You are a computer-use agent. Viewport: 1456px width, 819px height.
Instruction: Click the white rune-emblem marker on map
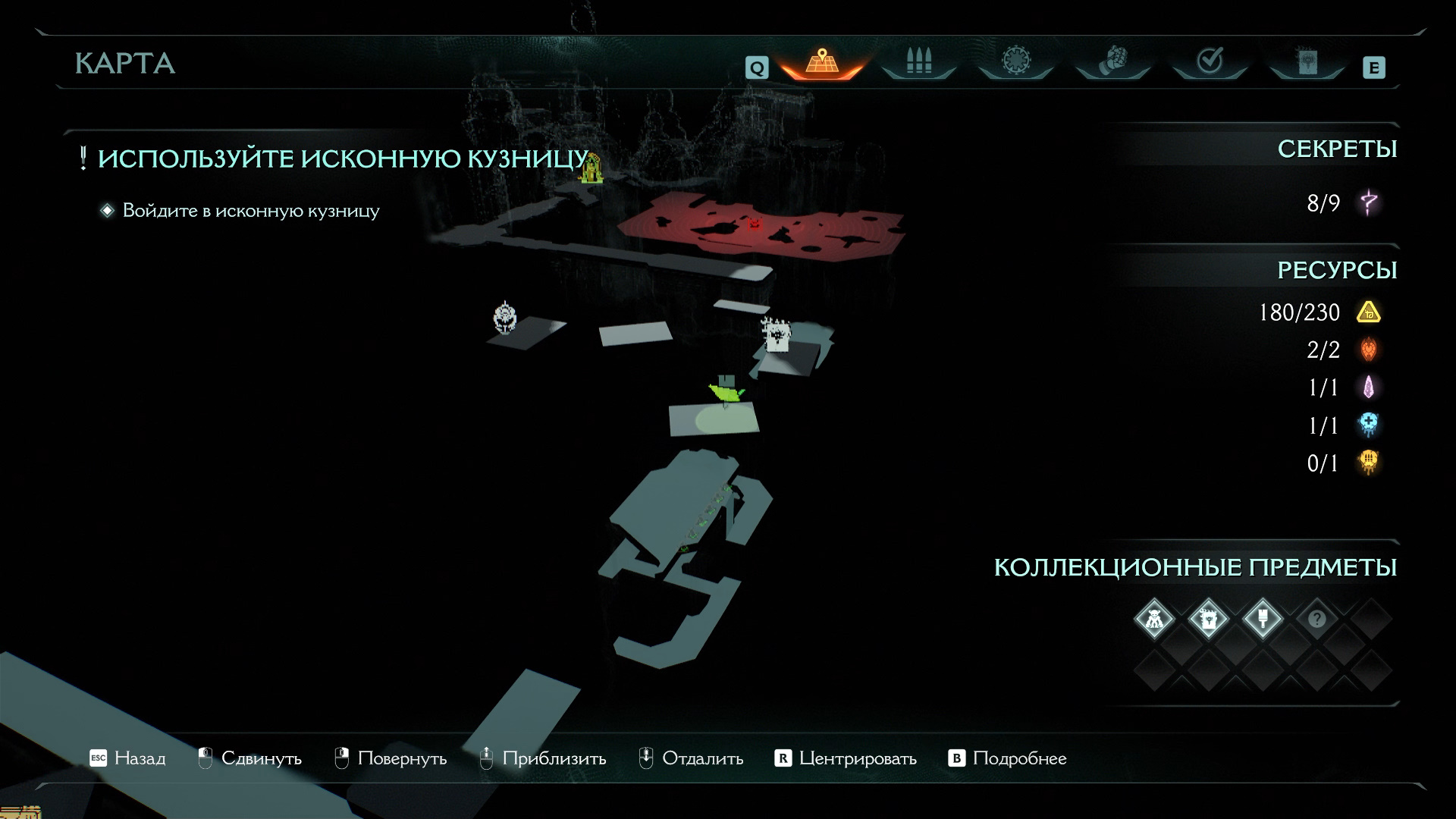click(x=505, y=318)
